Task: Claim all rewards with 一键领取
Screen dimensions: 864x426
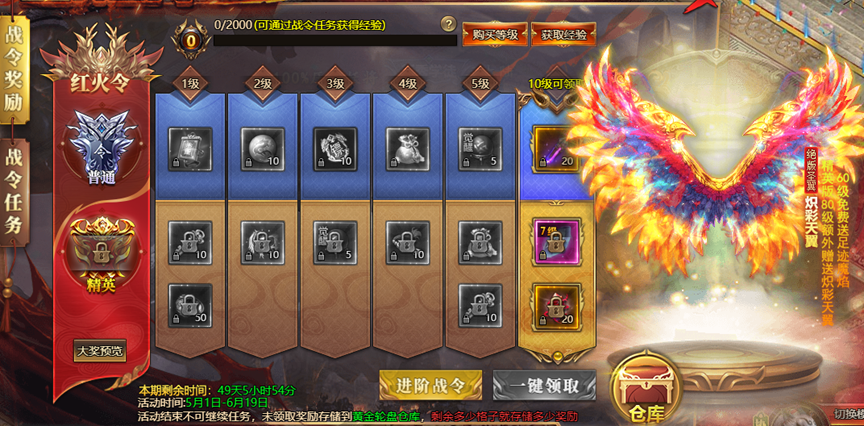Action: (544, 385)
